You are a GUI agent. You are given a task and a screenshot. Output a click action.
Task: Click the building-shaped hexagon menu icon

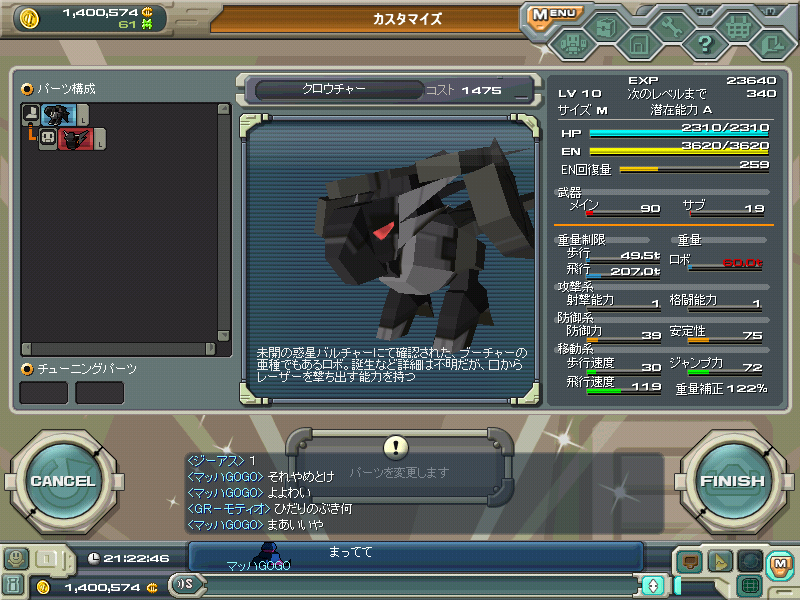point(638,44)
